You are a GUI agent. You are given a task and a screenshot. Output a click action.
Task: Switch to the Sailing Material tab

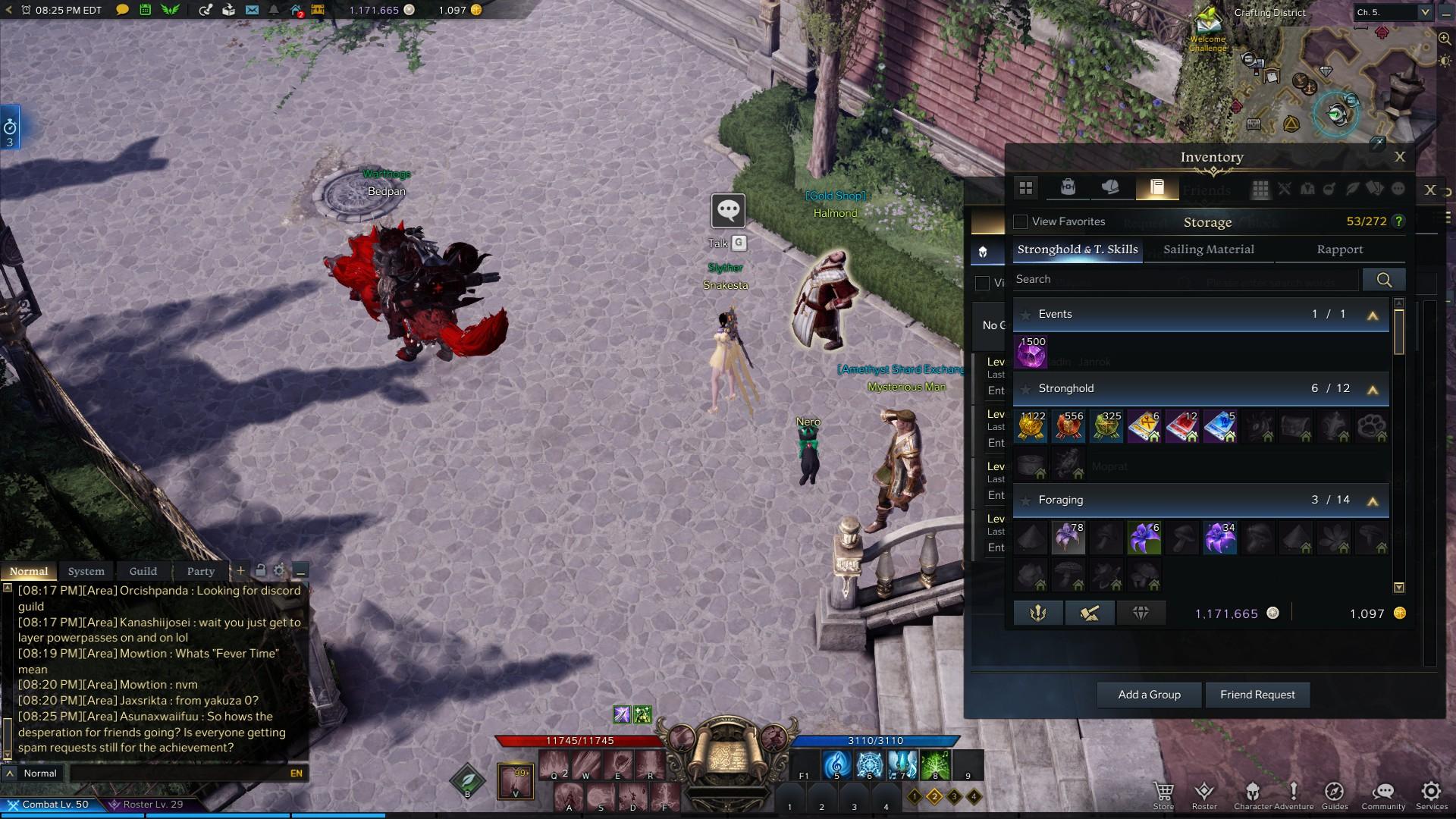1208,249
